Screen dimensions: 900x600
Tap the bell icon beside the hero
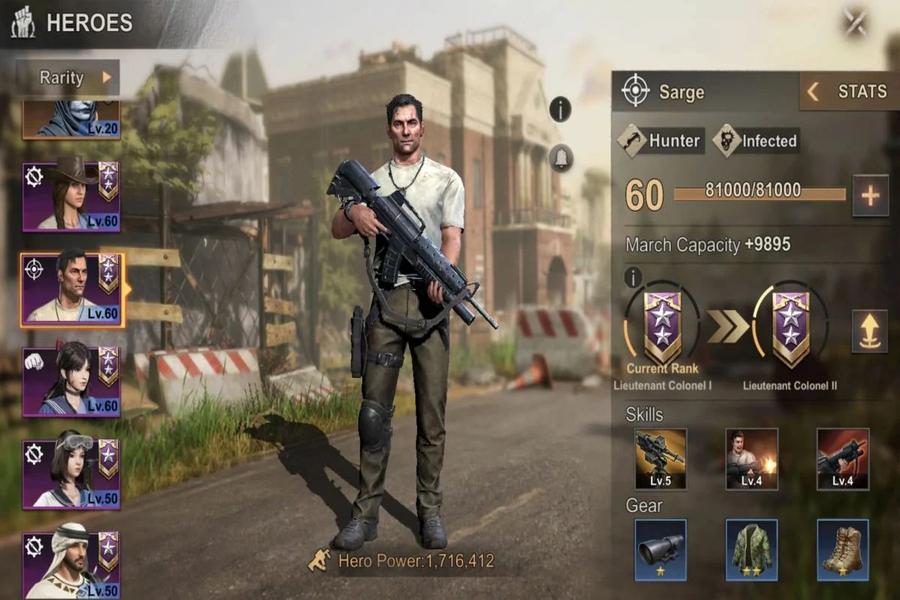(561, 157)
